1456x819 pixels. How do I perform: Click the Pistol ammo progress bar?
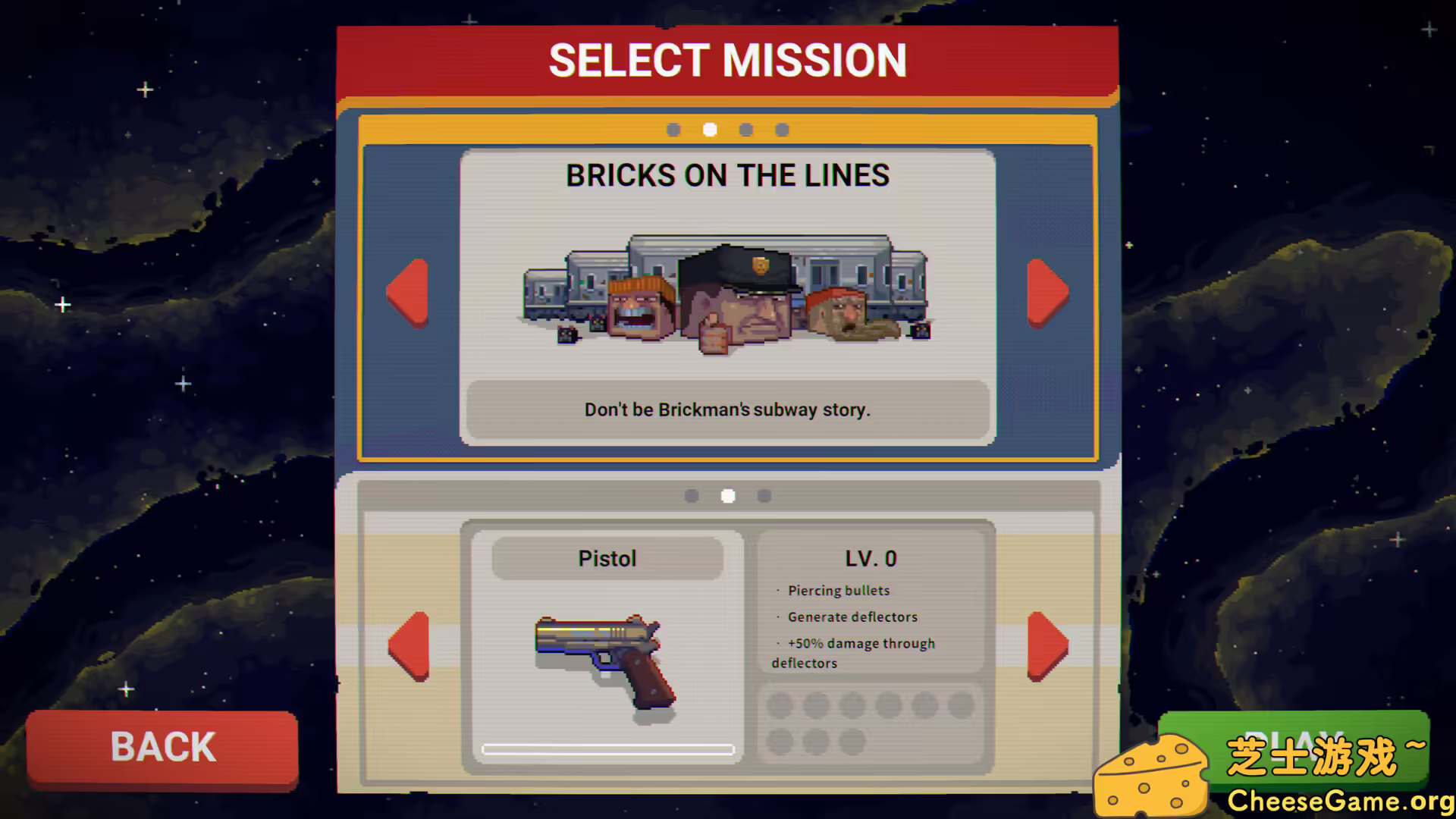click(607, 749)
